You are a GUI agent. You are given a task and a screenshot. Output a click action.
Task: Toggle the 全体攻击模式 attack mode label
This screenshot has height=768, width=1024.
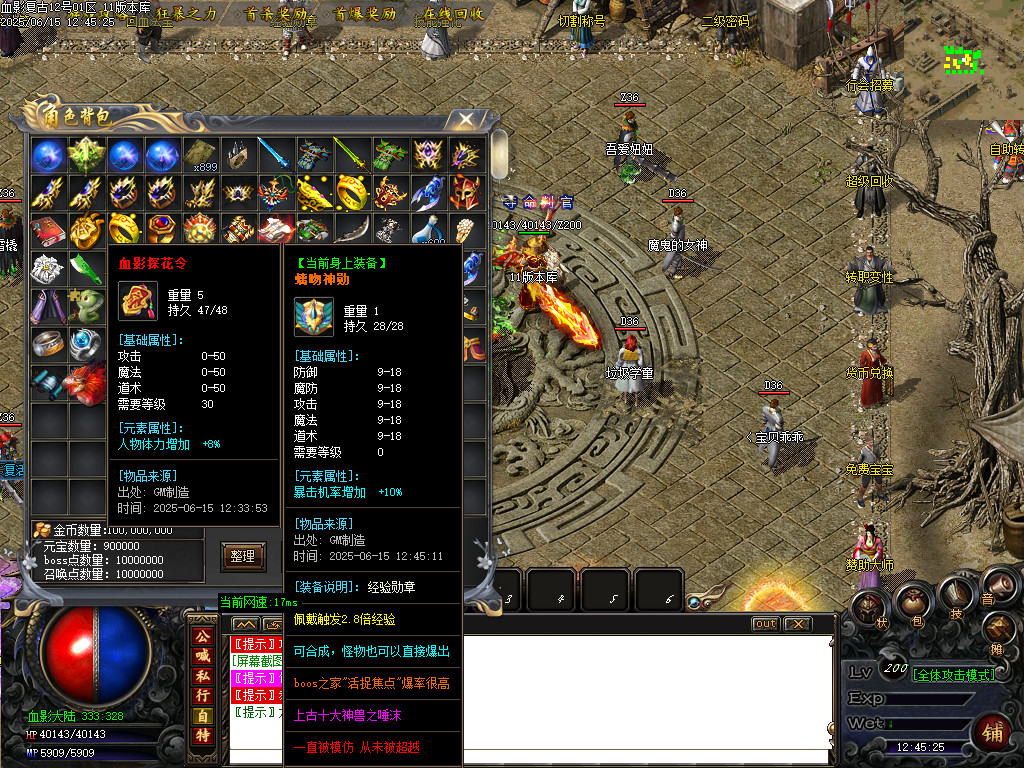click(953, 675)
